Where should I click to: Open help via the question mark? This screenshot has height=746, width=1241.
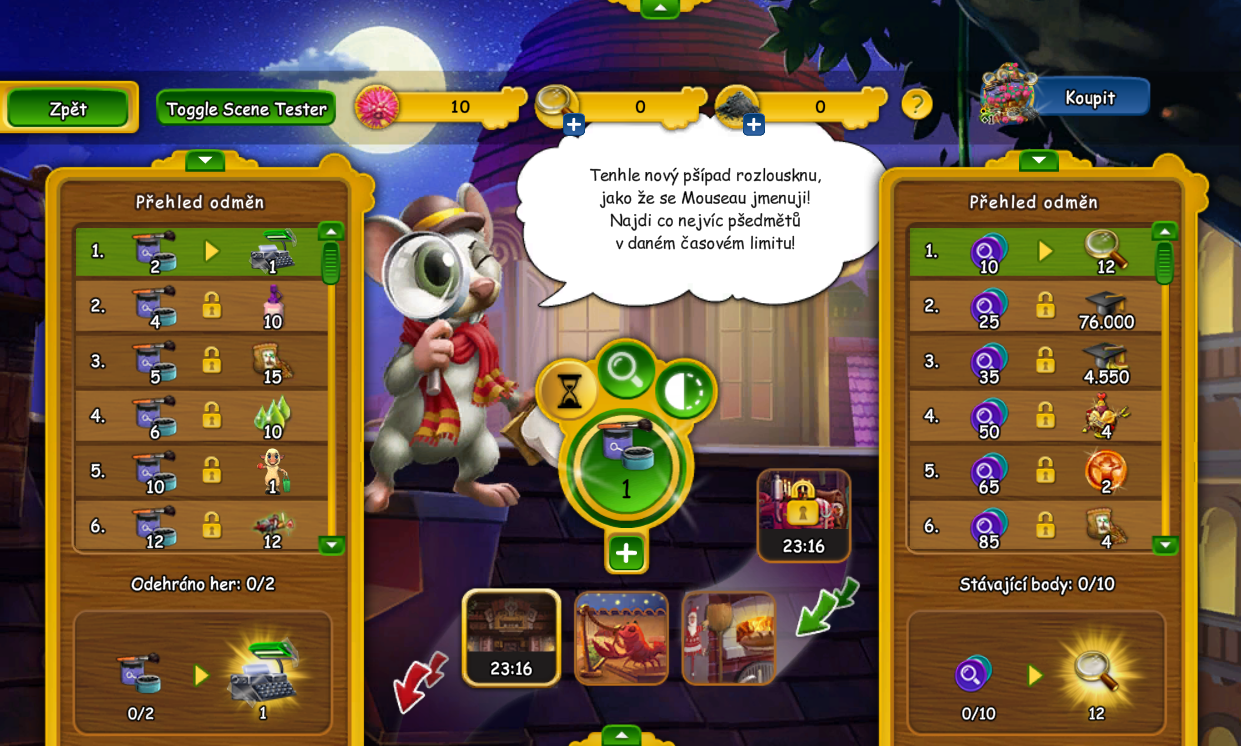point(916,104)
